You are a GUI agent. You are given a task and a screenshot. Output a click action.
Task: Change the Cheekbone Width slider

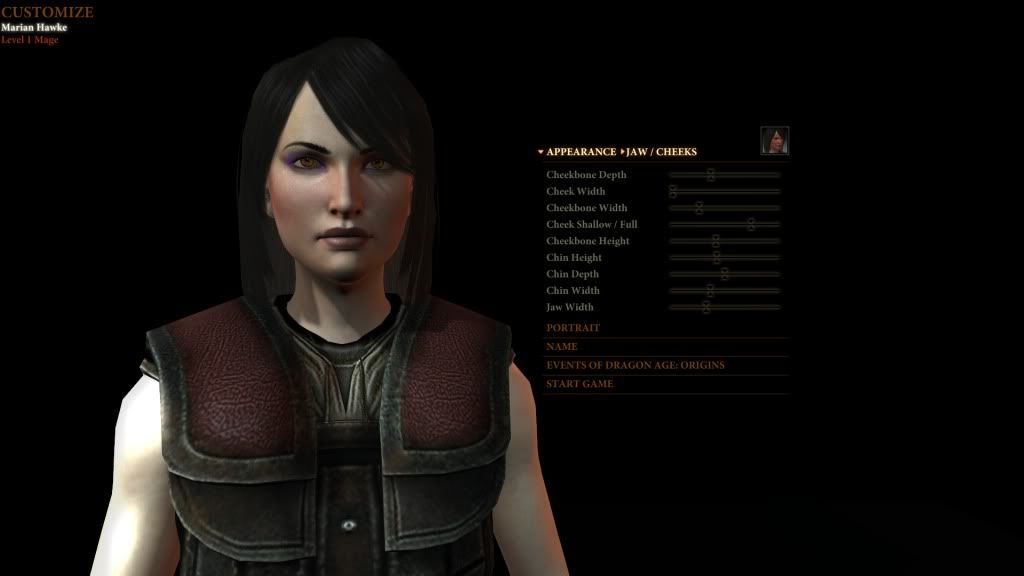pyautogui.click(x=699, y=208)
